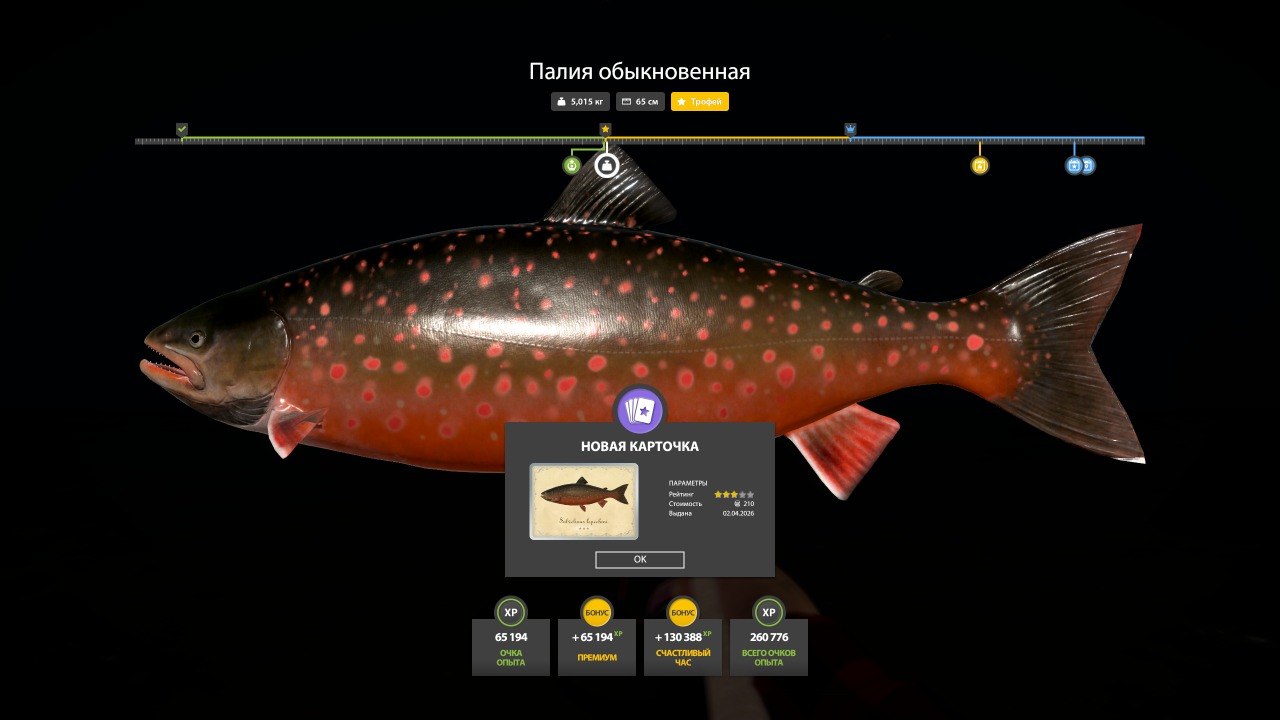
Task: Click the blue crown super-trophy marker
Action: [x=850, y=128]
